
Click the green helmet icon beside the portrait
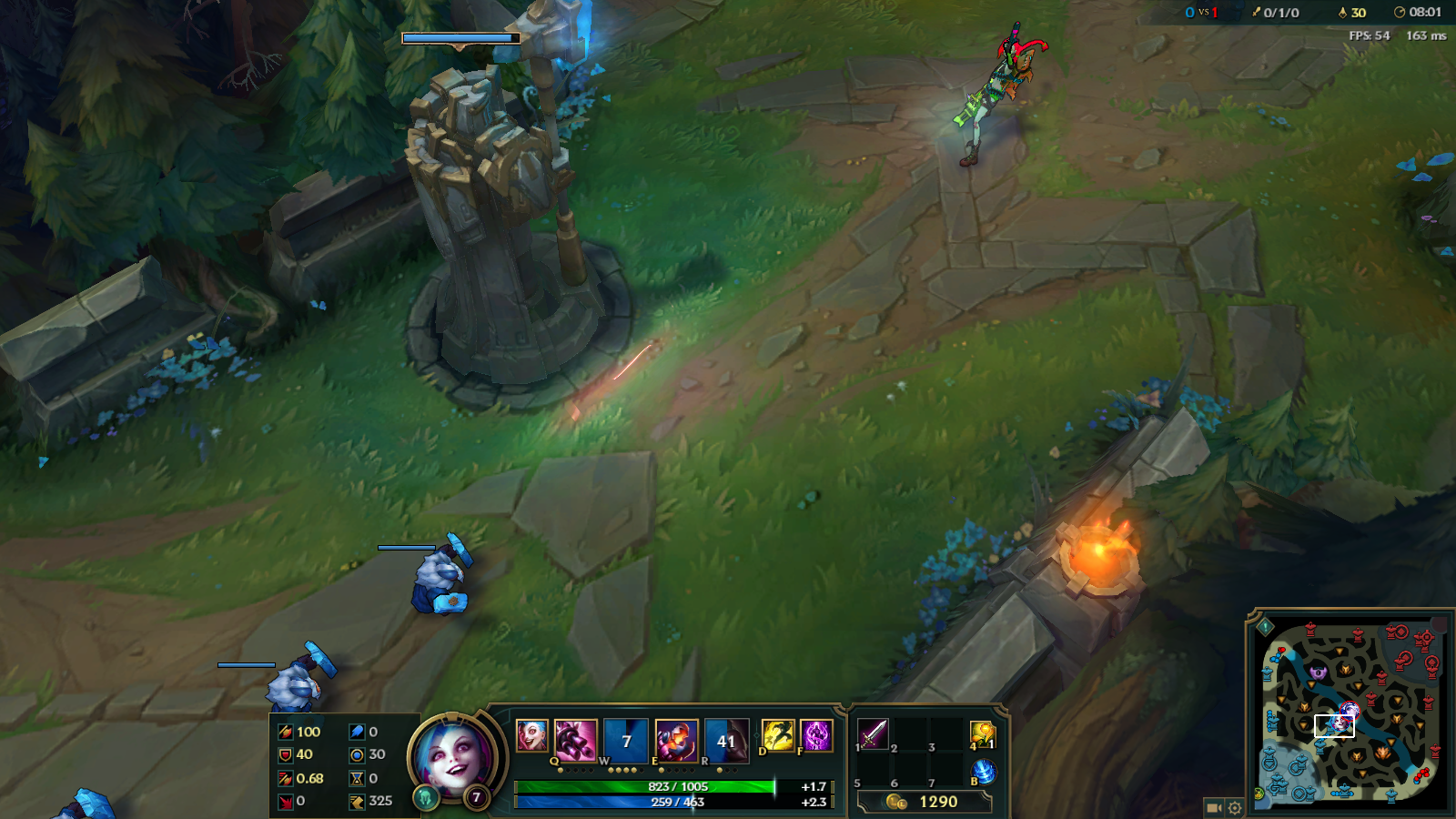(x=425, y=798)
